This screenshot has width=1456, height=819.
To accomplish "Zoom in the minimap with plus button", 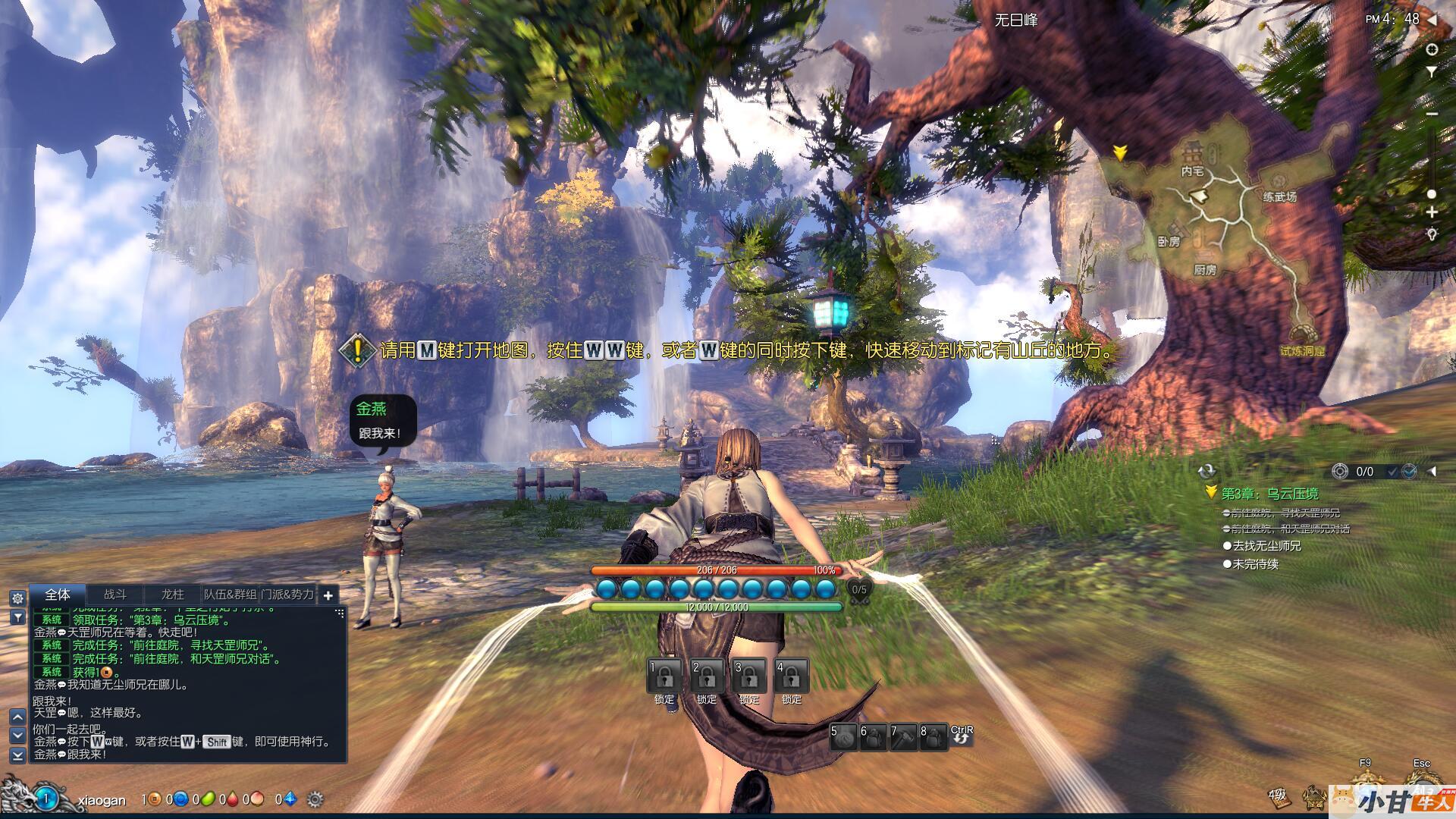I will pyautogui.click(x=1432, y=213).
